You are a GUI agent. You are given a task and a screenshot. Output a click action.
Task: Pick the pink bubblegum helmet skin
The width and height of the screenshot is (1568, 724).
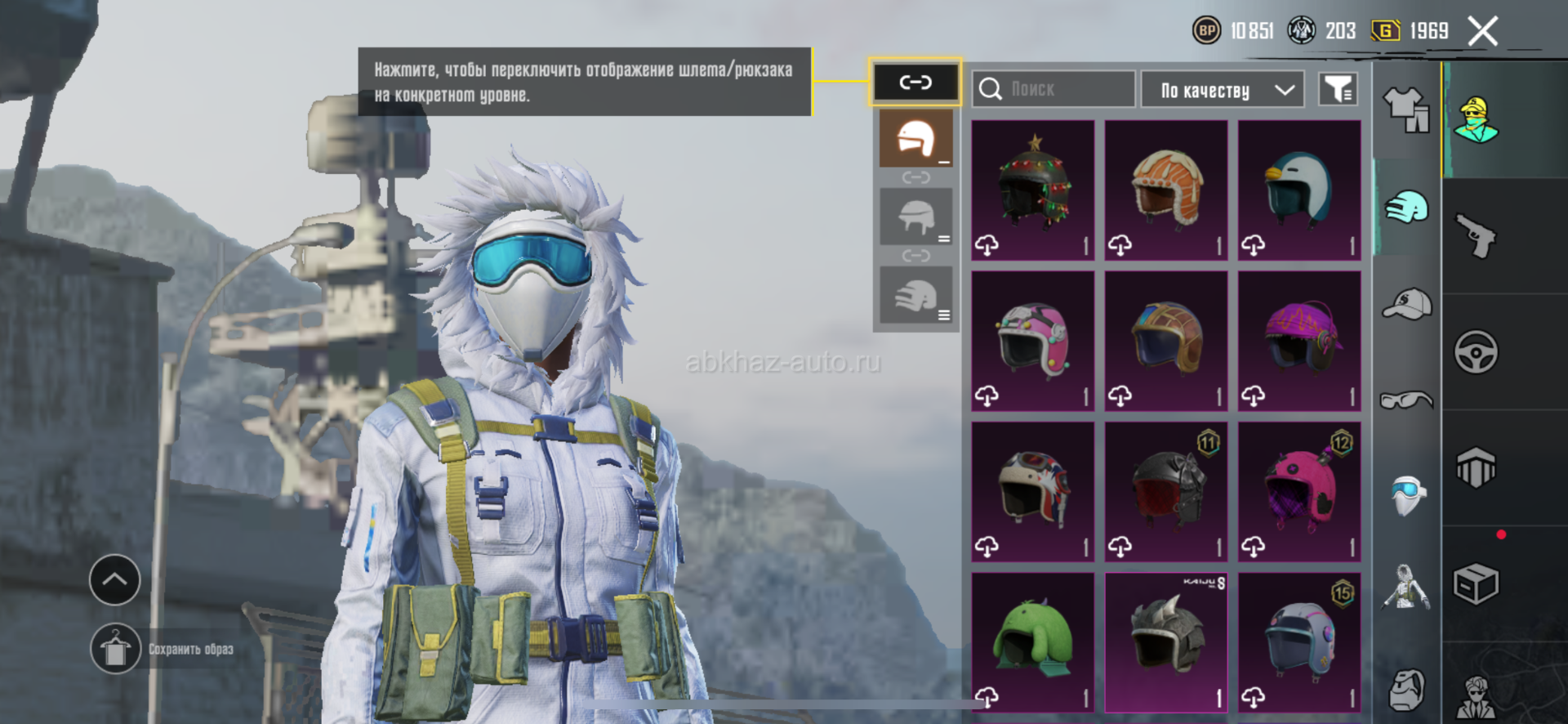click(1033, 341)
